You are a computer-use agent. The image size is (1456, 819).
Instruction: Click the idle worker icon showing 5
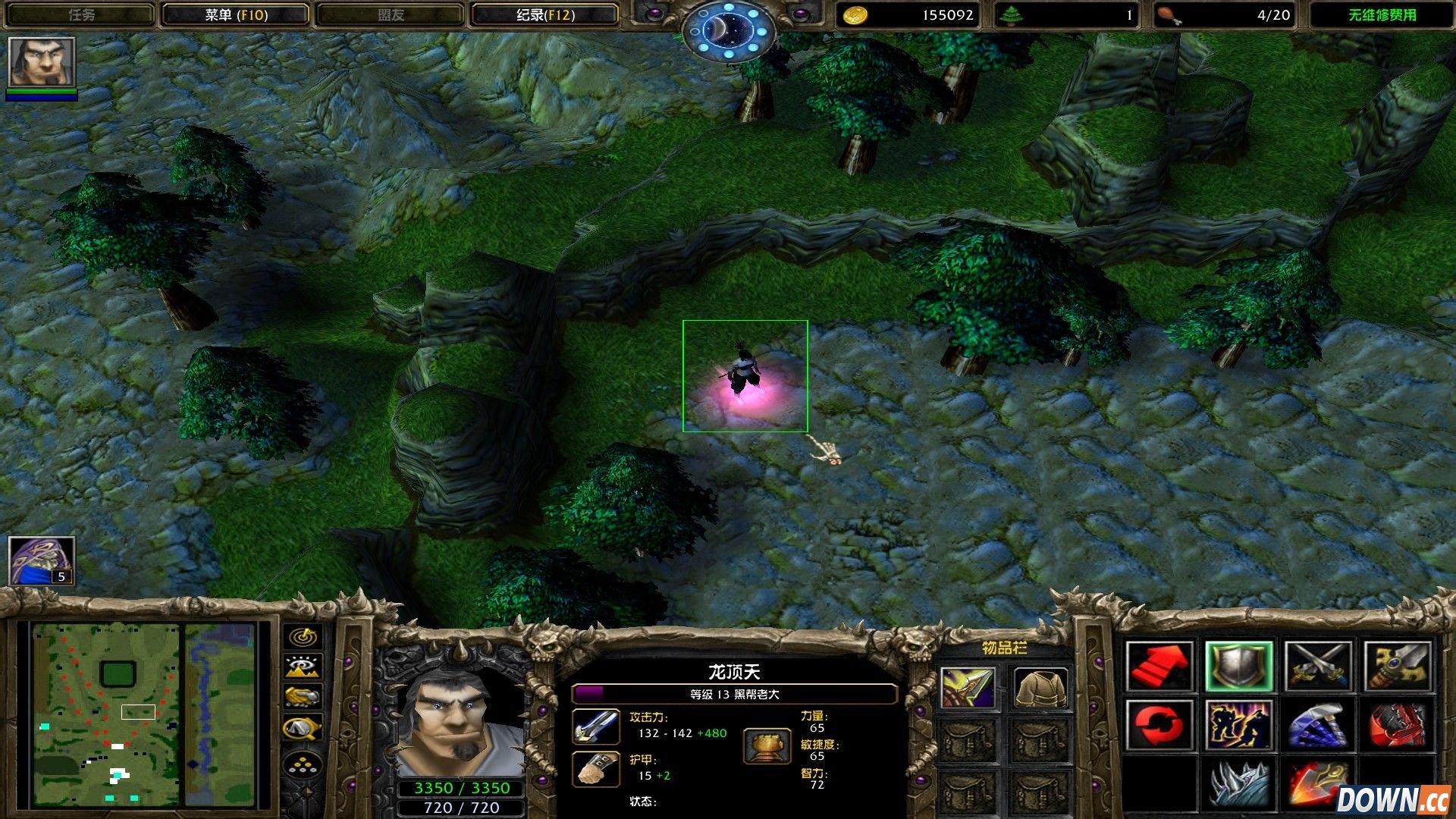pyautogui.click(x=42, y=561)
